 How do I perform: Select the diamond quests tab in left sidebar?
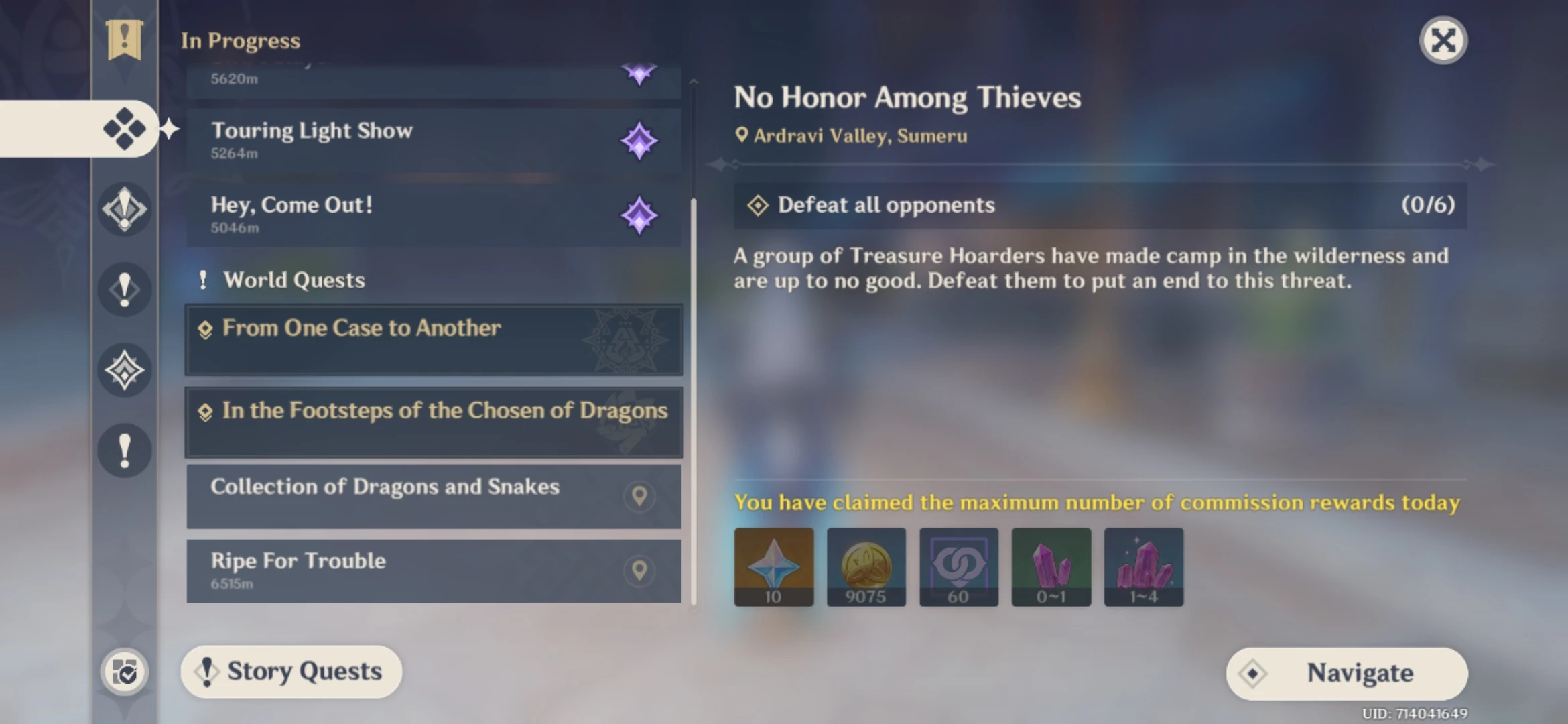click(x=124, y=129)
